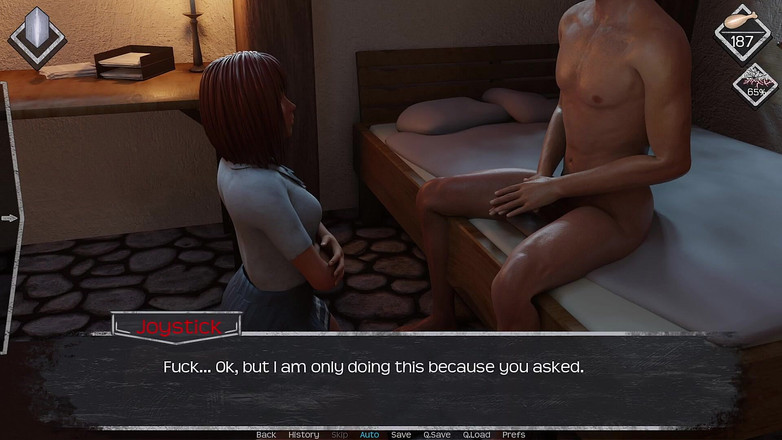782x440 pixels.
Task: Go back one dialogue line
Action: [x=266, y=435]
